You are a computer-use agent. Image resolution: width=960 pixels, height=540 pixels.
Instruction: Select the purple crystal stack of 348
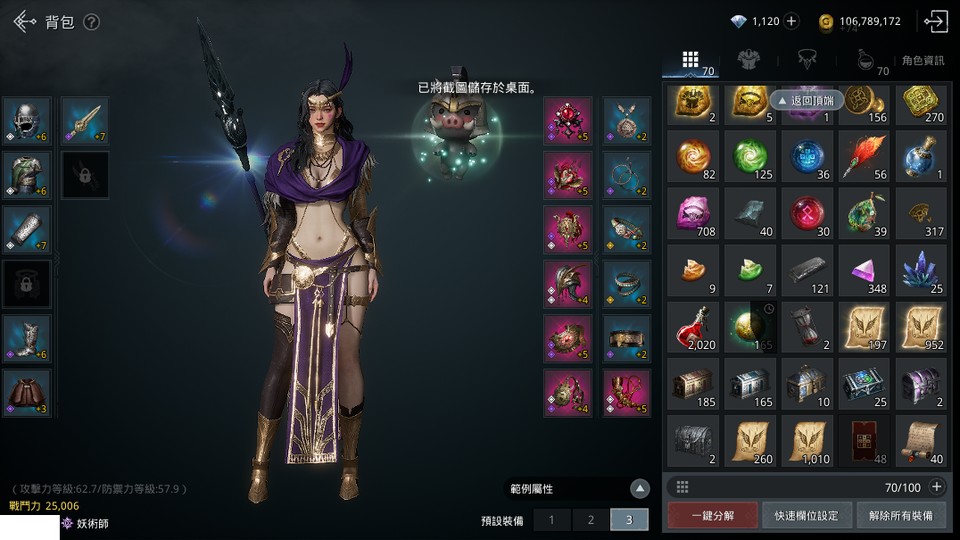864,272
